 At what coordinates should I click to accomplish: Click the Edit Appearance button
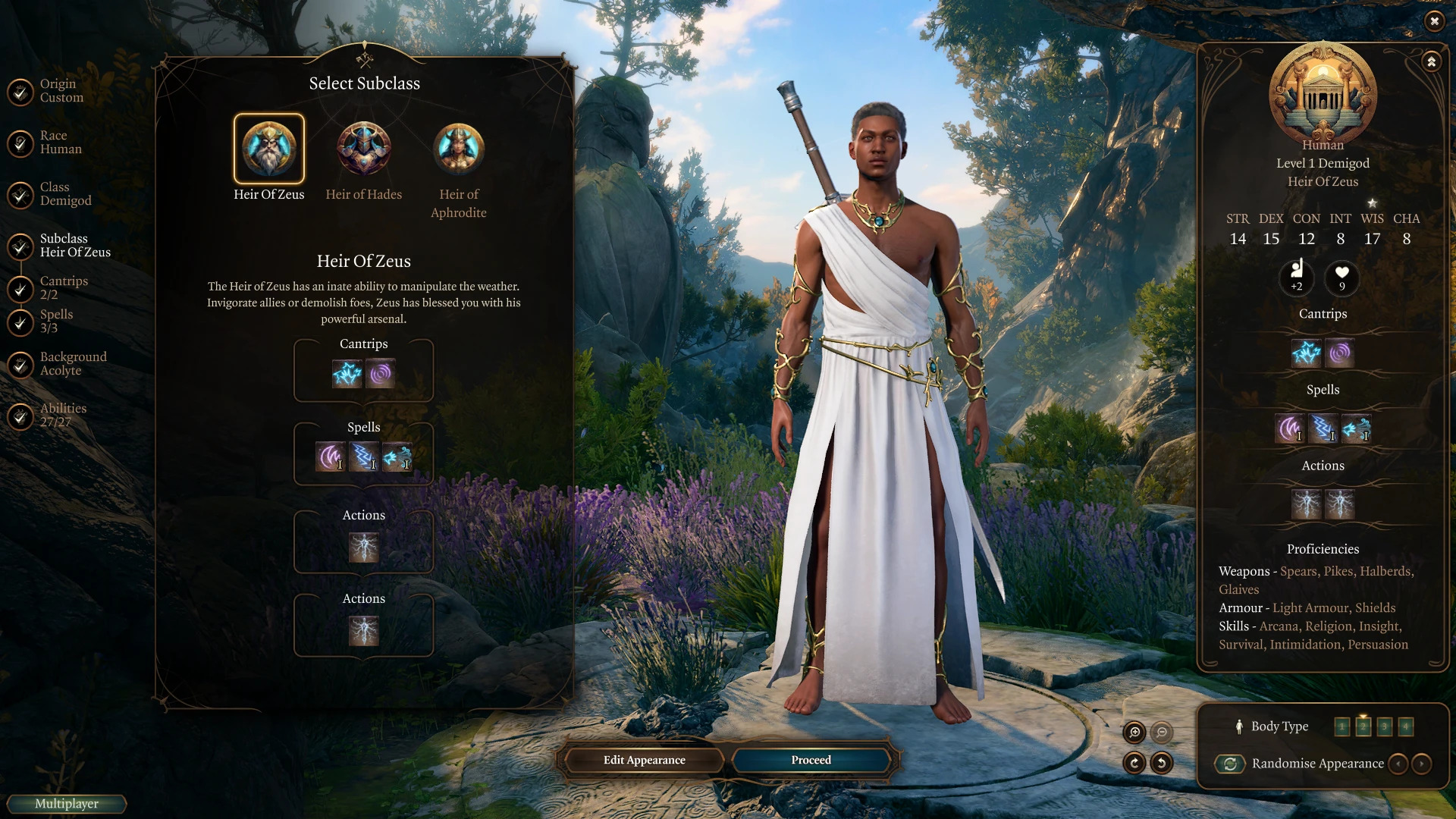644,760
